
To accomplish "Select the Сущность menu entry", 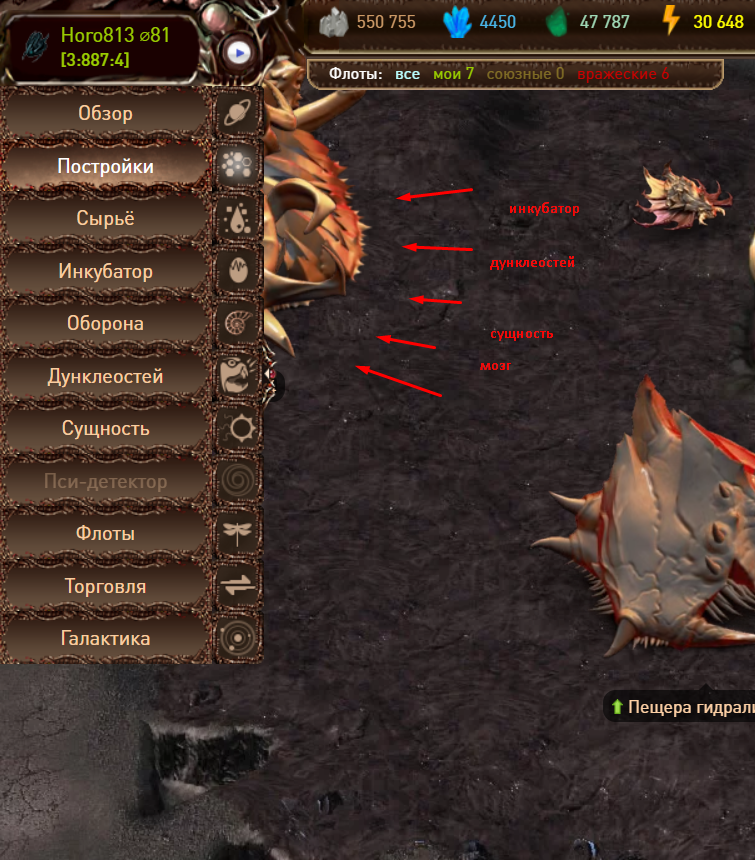I will 105,429.
